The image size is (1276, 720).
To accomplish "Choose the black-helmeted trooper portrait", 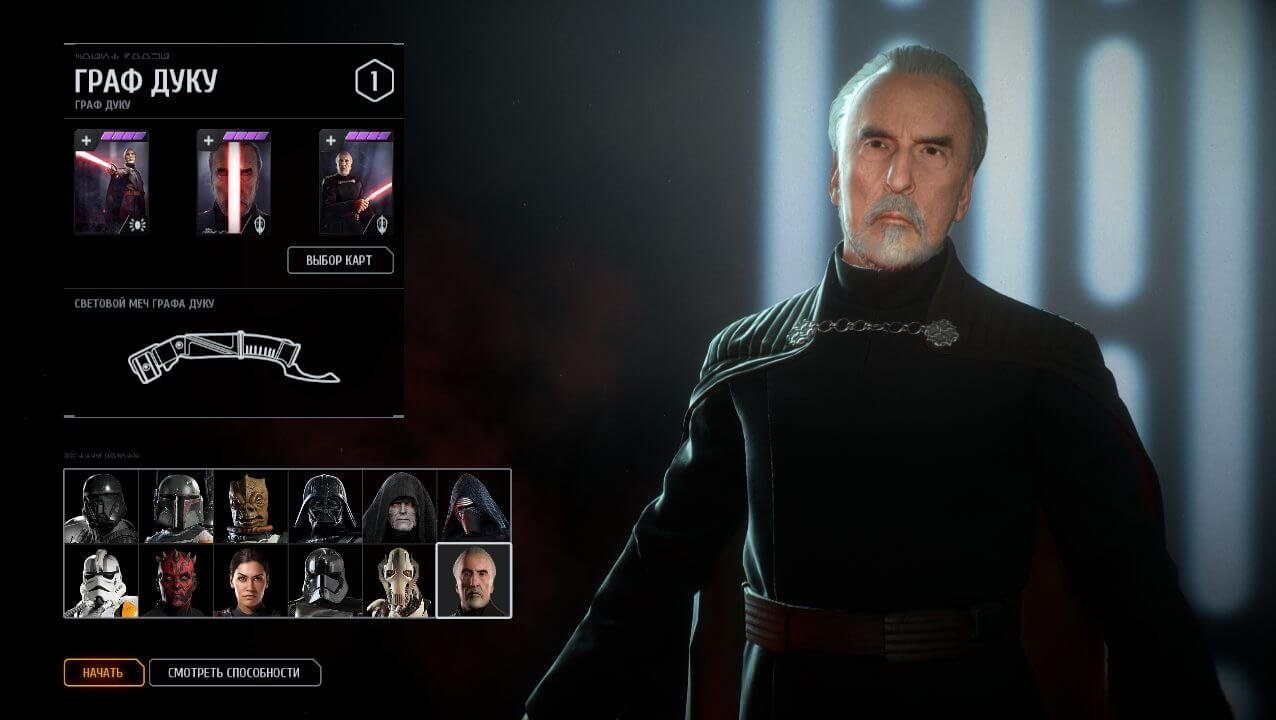I will point(101,507).
